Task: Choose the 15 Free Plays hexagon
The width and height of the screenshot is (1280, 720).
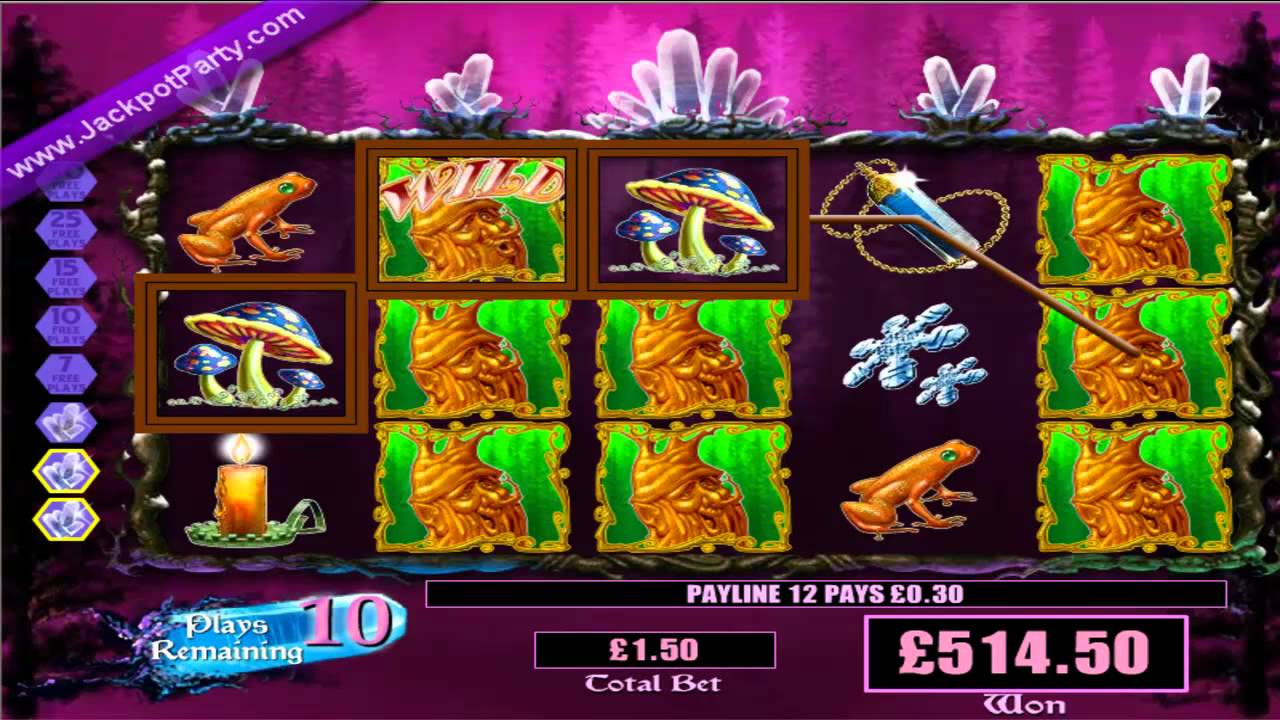Action: point(66,277)
